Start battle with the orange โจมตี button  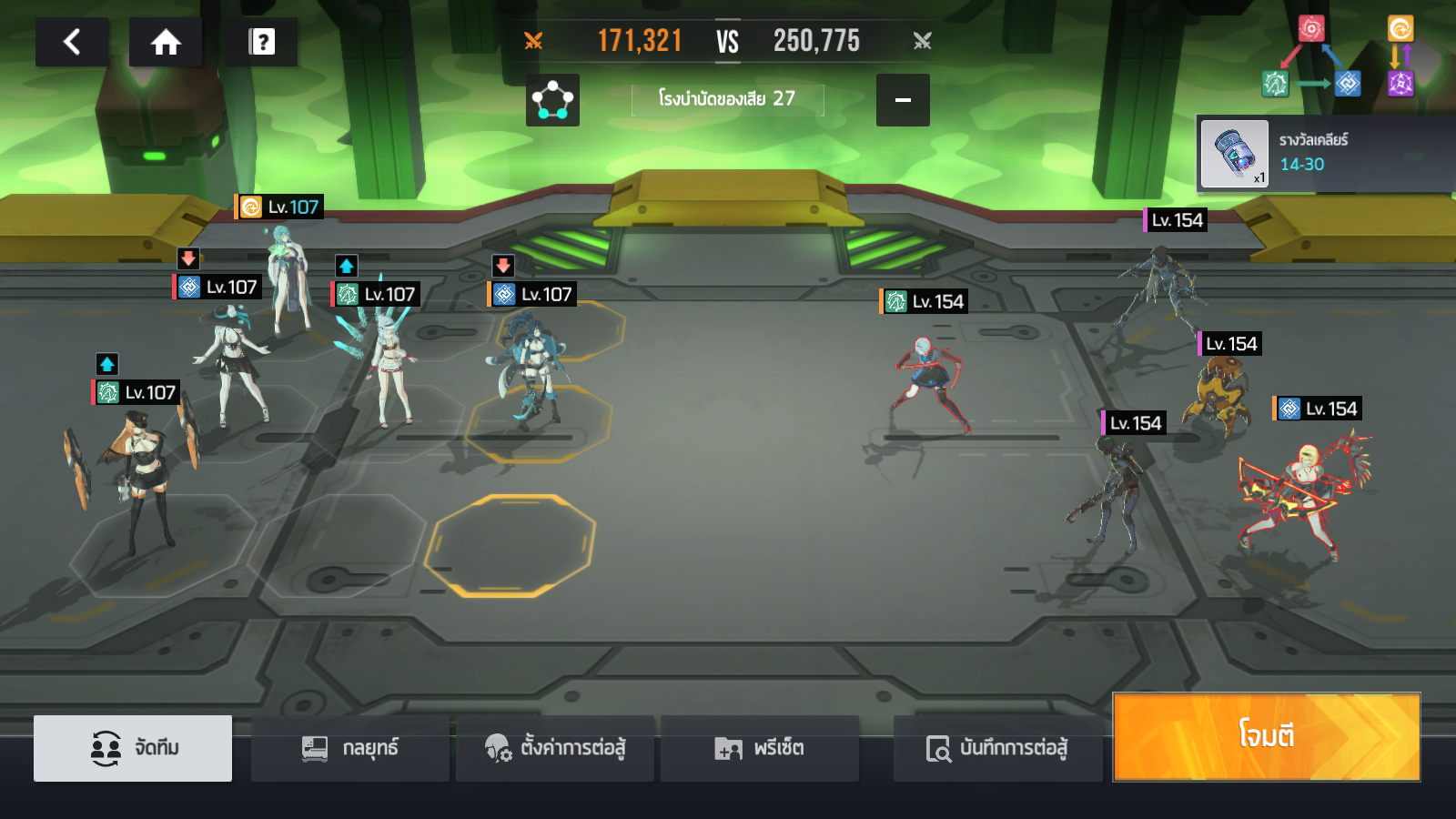point(1266,736)
